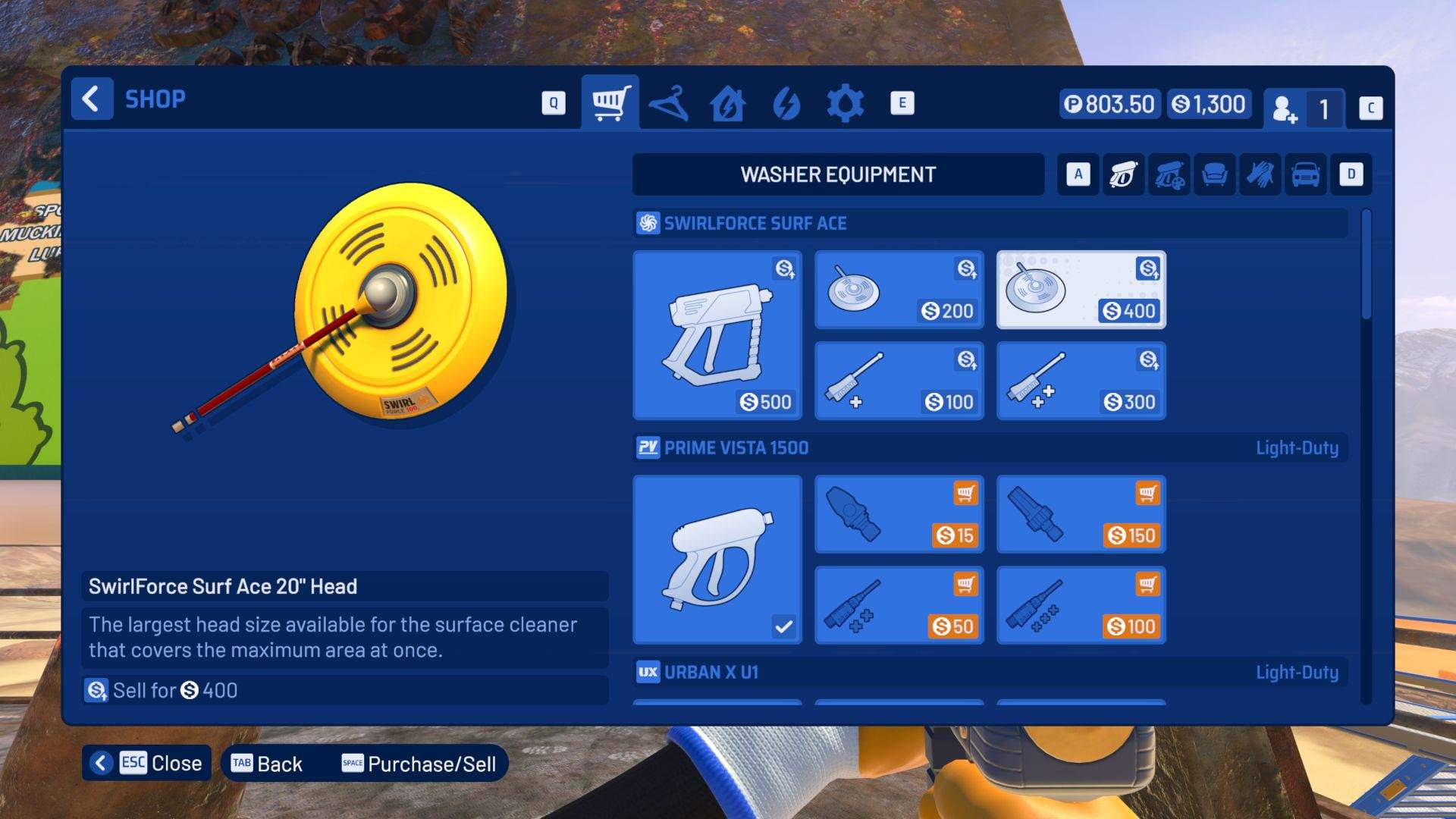Open the vehicle van category

pyautogui.click(x=1304, y=174)
